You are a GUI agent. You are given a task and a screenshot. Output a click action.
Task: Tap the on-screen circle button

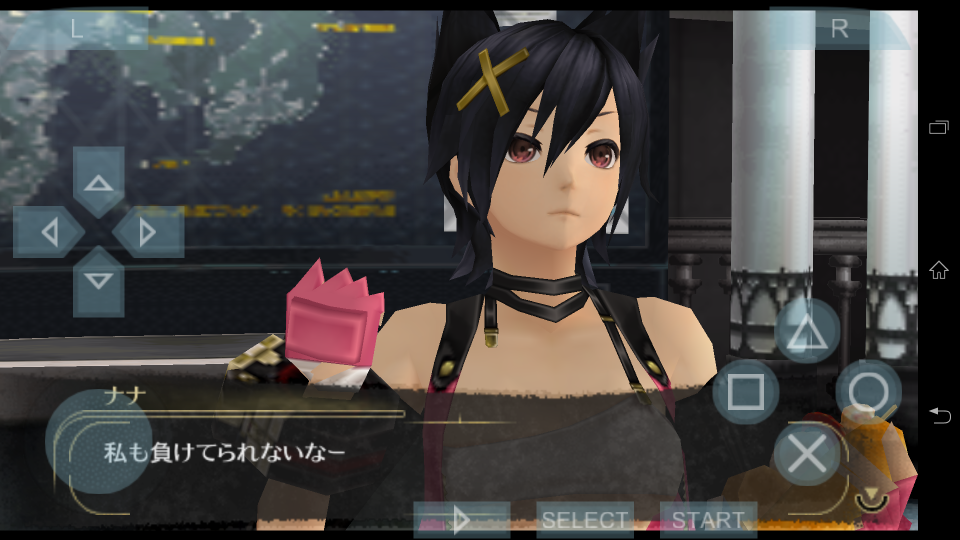(x=868, y=392)
